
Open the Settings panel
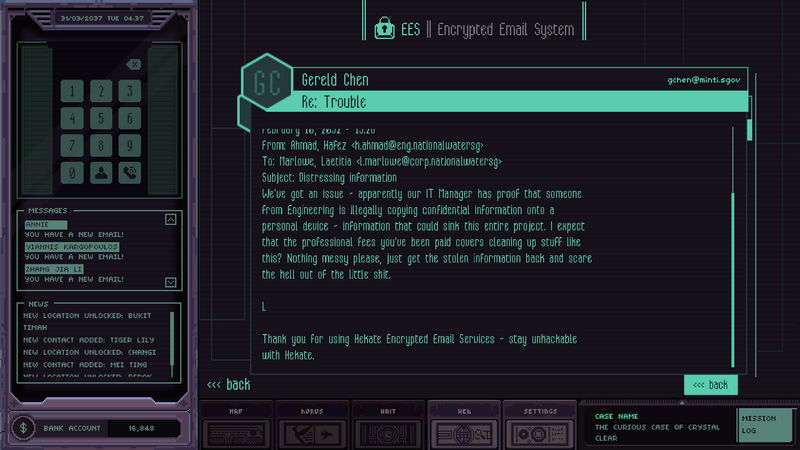click(x=538, y=426)
